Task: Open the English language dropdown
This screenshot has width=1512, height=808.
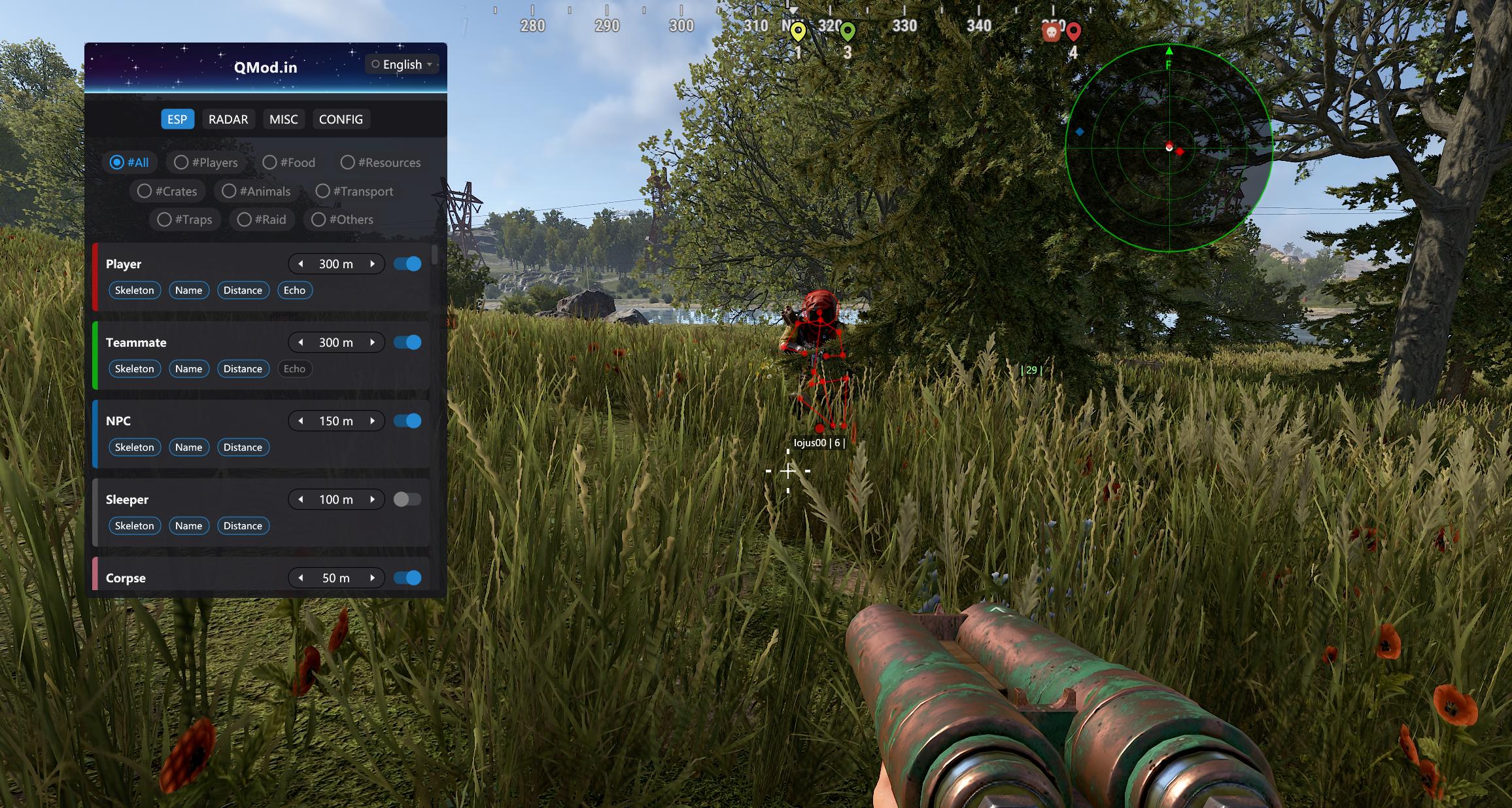Action: pos(402,64)
